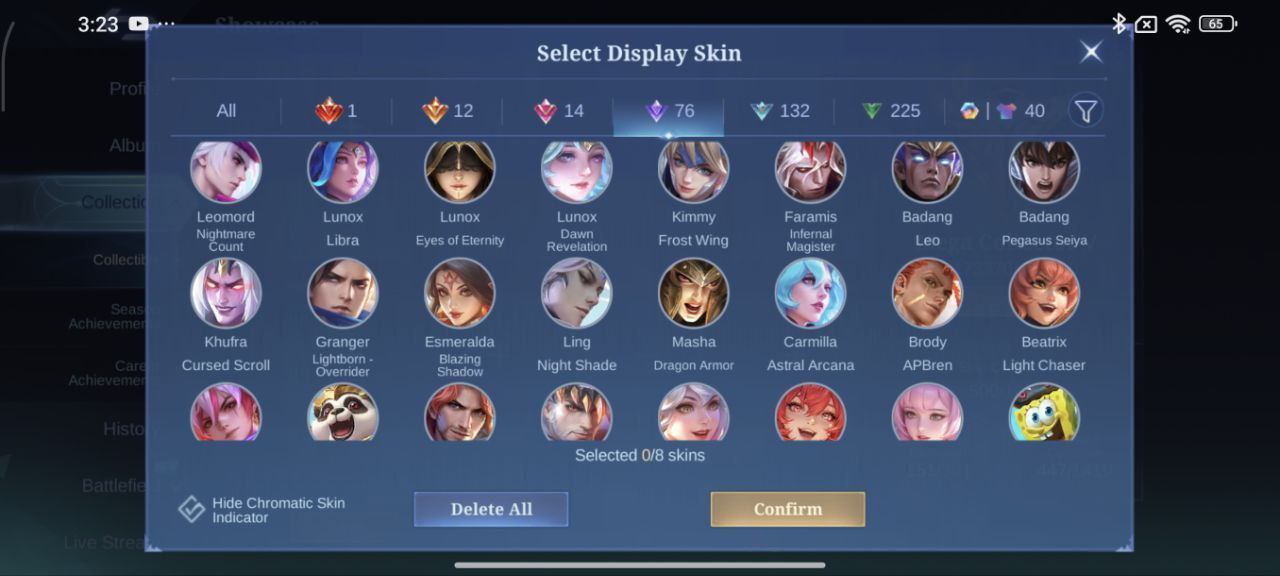Choose Masha Dragon Armor skin
Viewport: 1280px width, 576px height.
click(x=693, y=294)
